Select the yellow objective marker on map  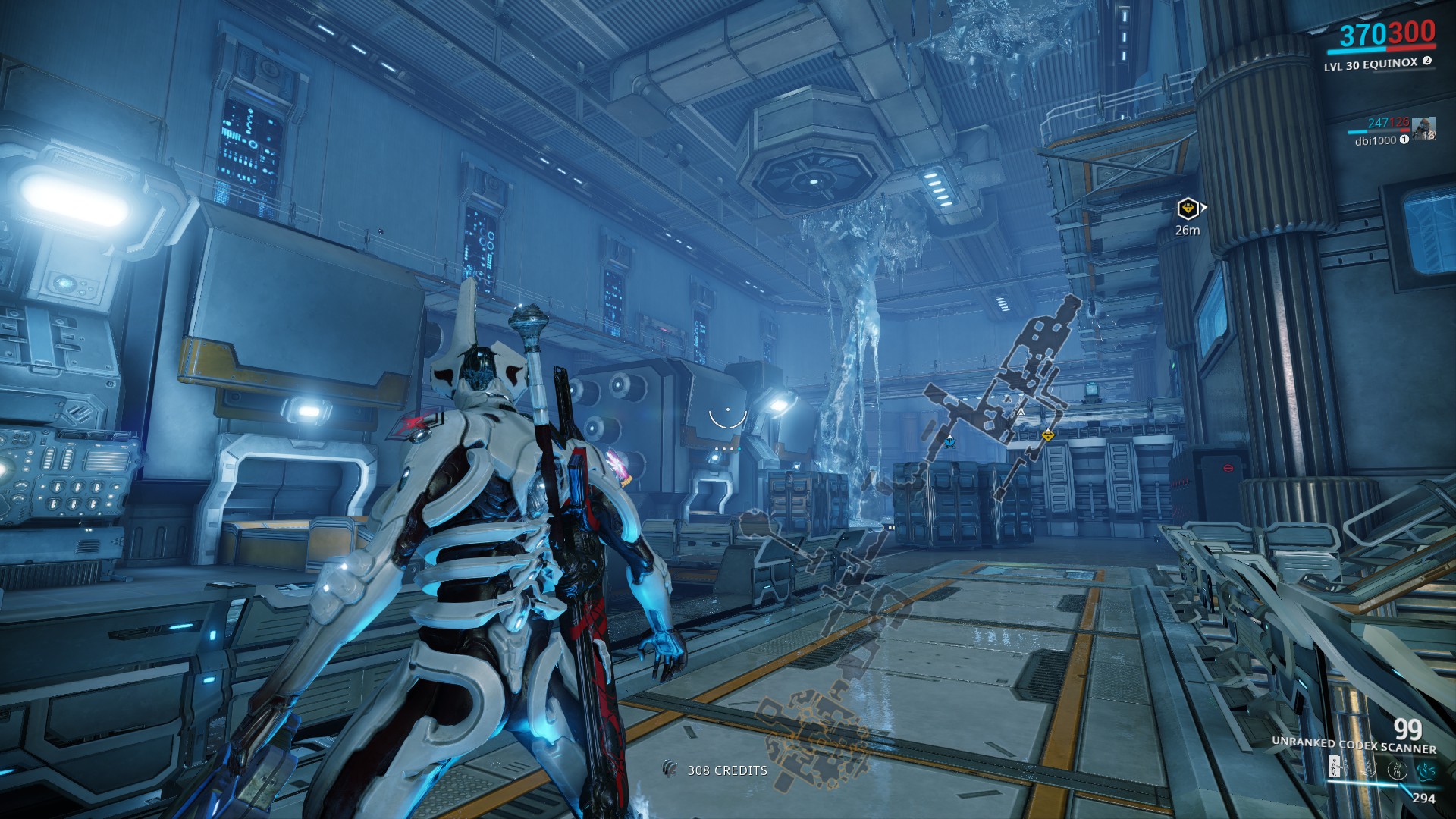[1047, 435]
